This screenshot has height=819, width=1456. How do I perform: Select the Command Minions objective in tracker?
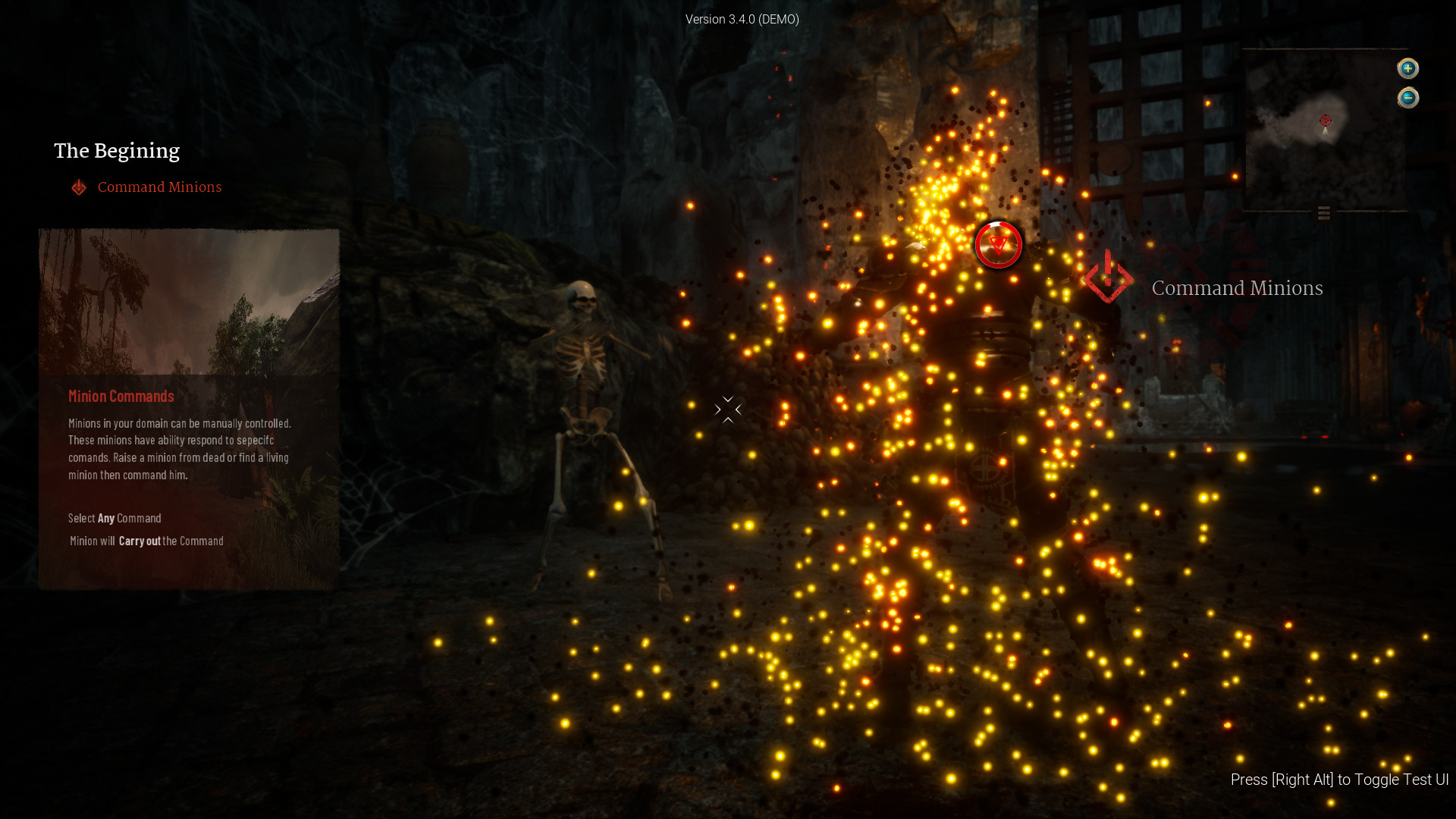coord(159,187)
